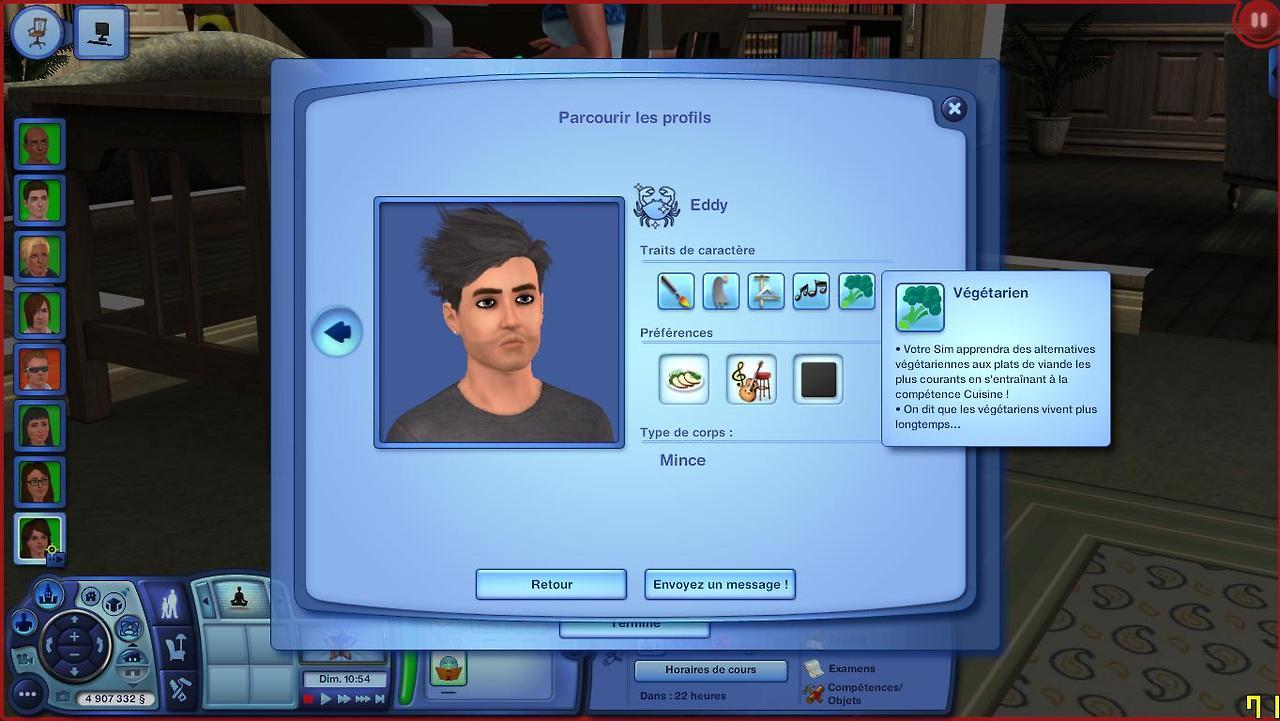The width and height of the screenshot is (1280, 721).
Task: Select the music notes trait icon
Action: 811,291
